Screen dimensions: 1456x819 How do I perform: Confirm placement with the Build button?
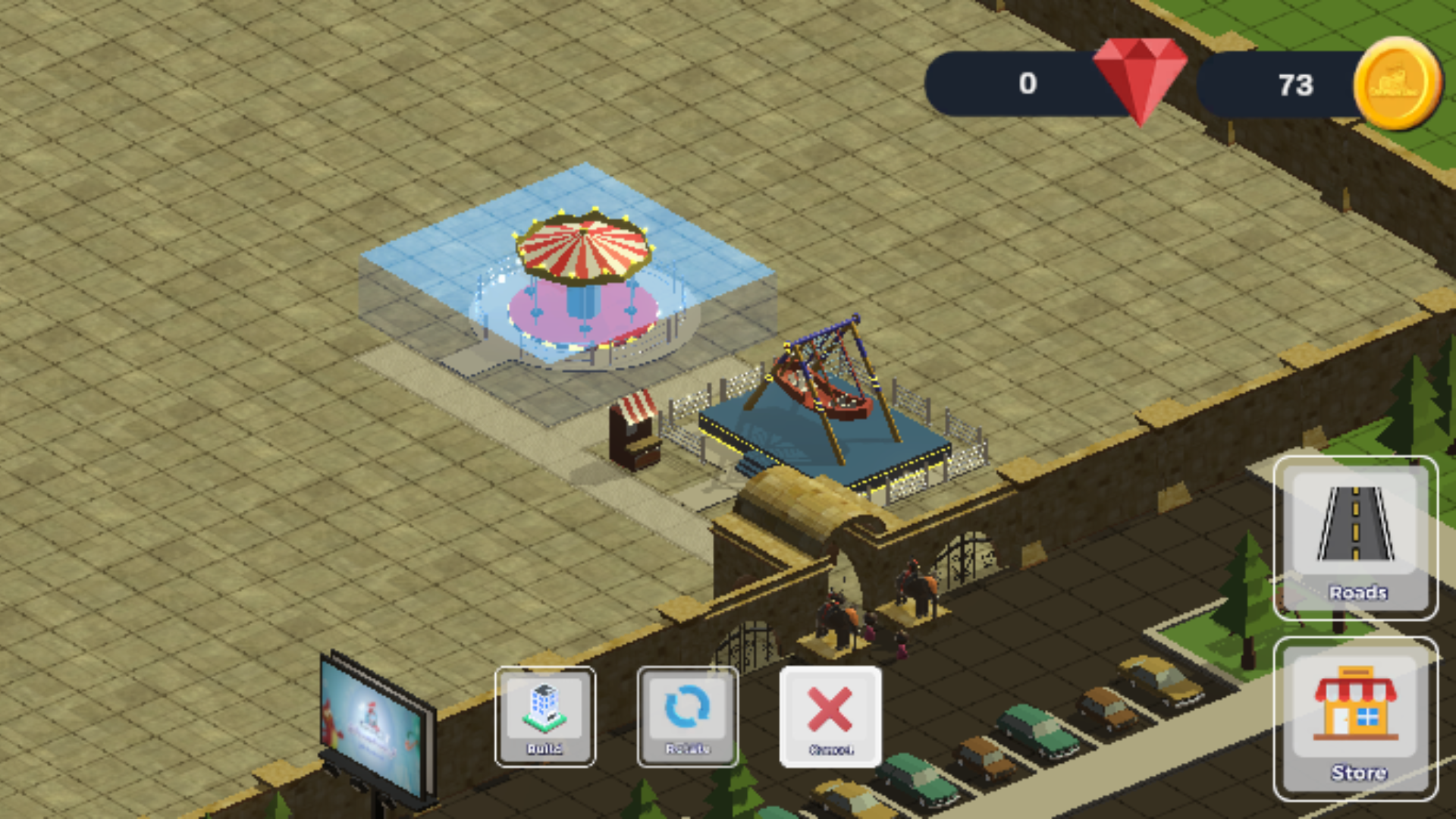(x=544, y=717)
